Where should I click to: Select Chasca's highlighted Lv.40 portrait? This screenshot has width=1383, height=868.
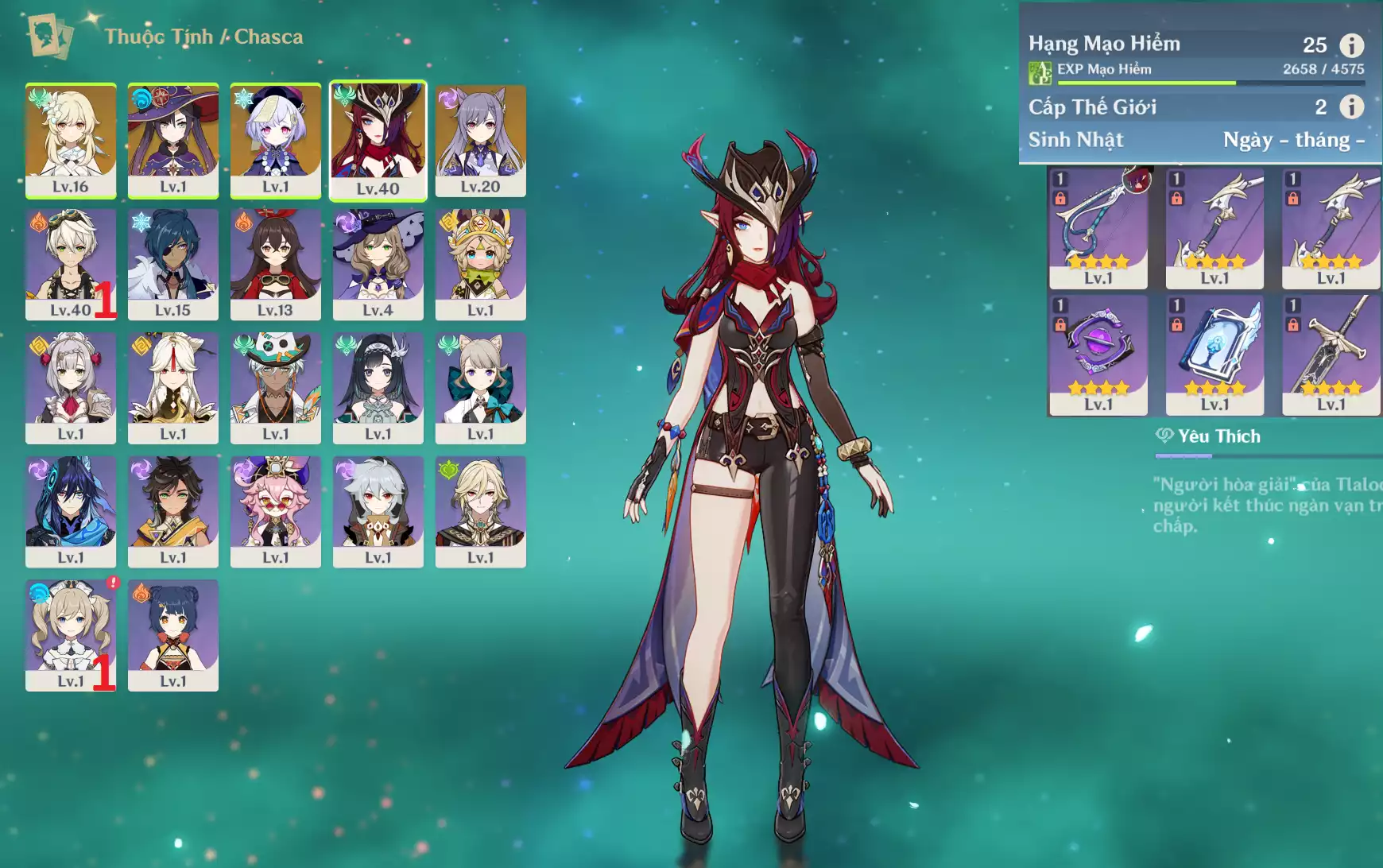tap(378, 140)
